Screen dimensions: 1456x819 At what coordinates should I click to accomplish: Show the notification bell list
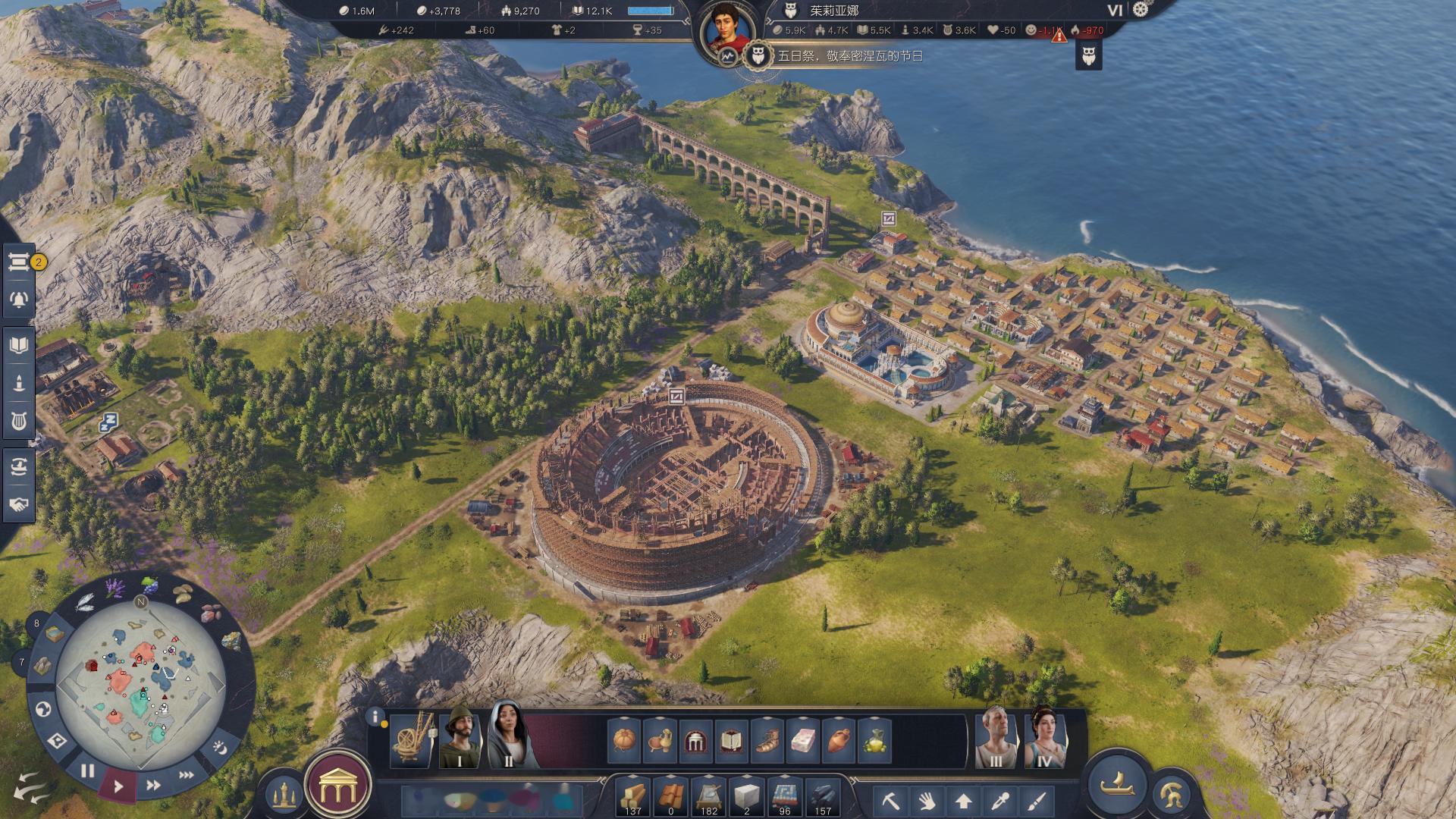[x=19, y=299]
